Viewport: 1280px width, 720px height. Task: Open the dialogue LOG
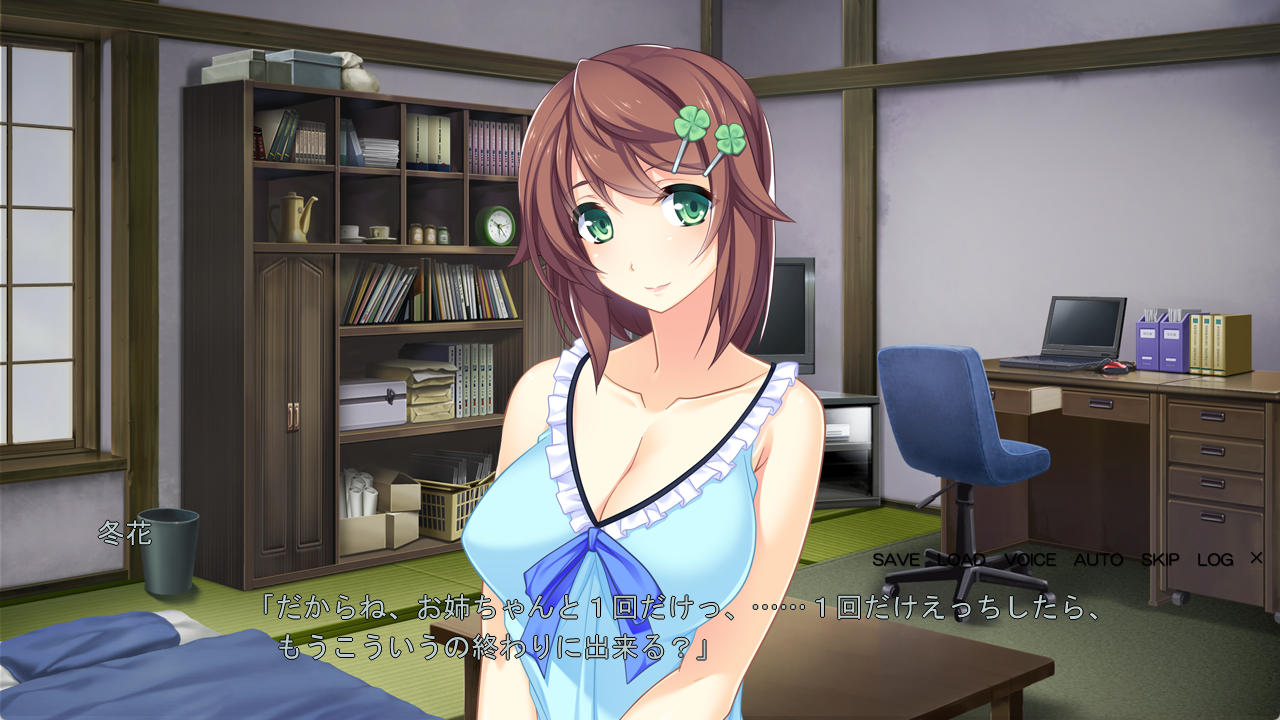pyautogui.click(x=1215, y=560)
